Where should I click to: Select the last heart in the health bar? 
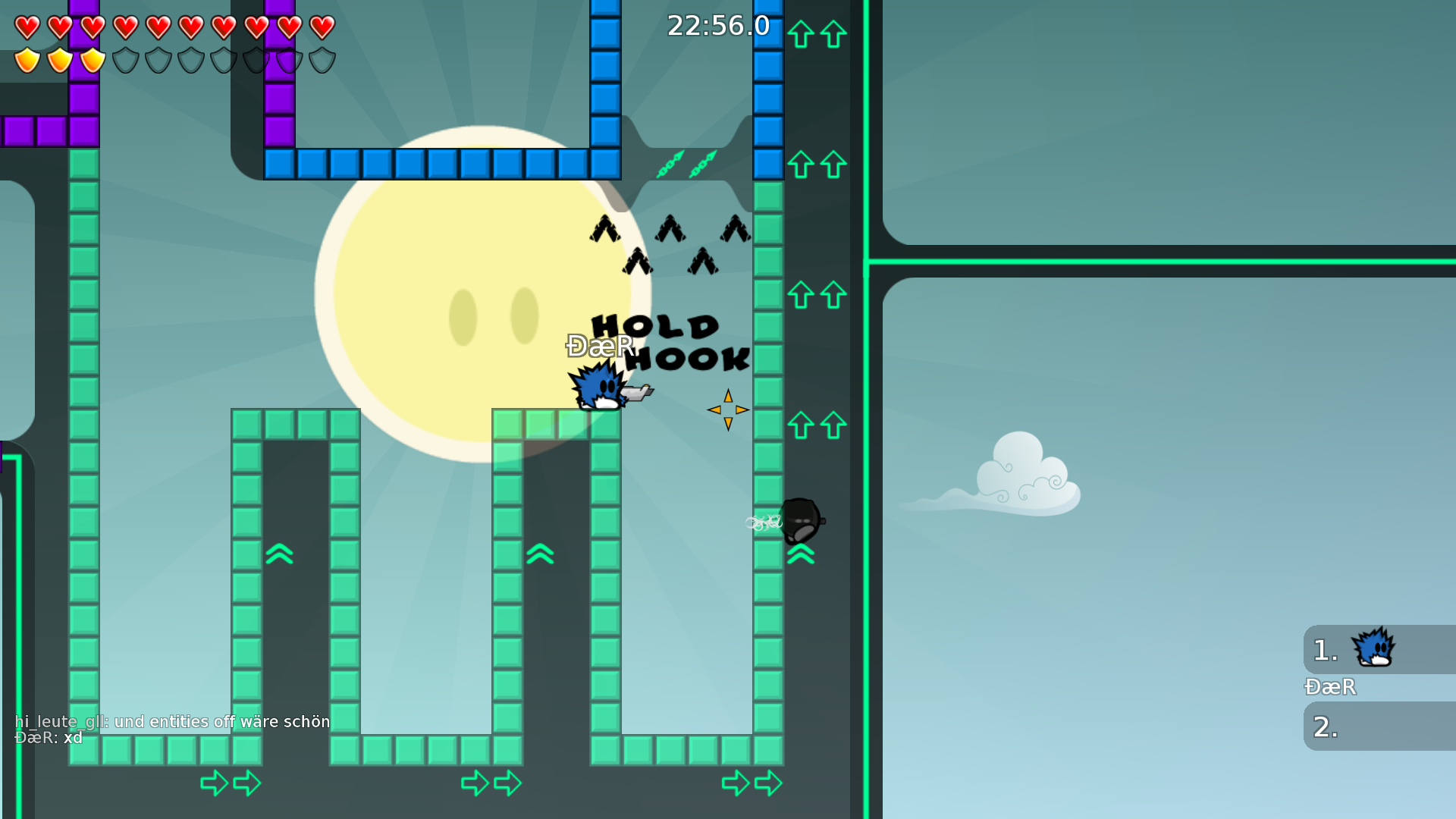click(x=321, y=26)
